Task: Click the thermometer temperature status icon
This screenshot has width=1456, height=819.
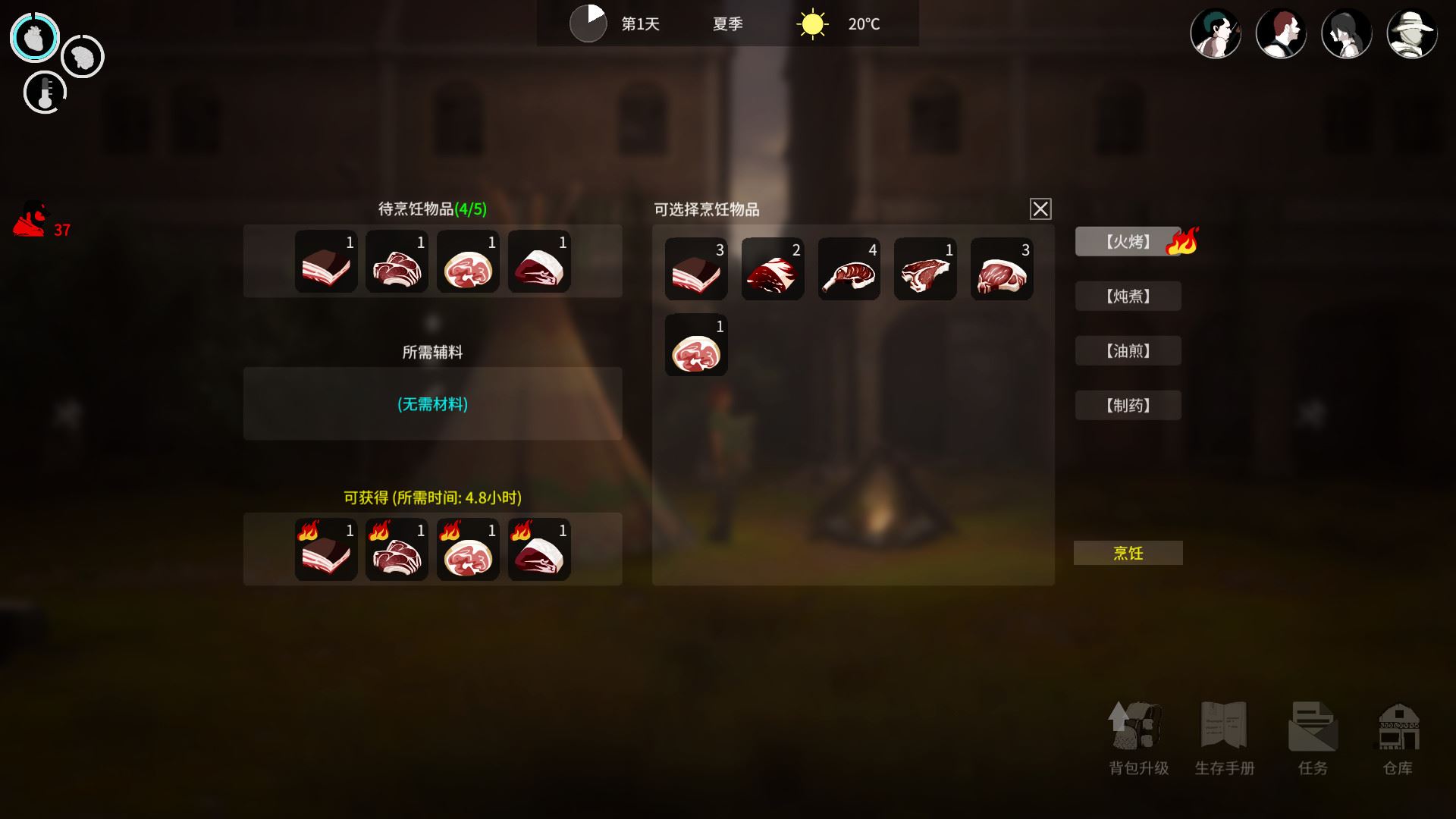Action: click(x=45, y=93)
